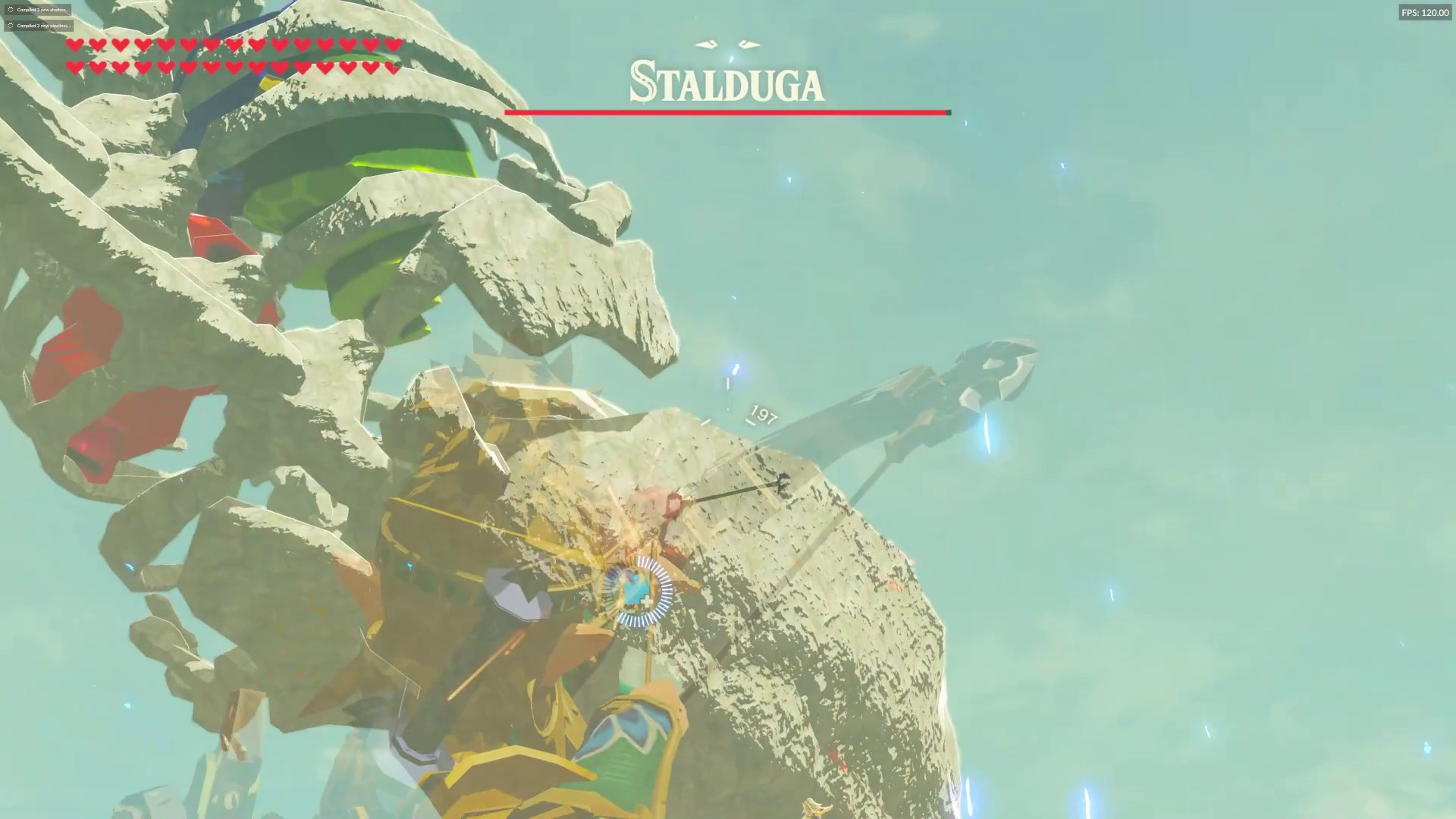The height and width of the screenshot is (819, 1456).
Task: Click the last heart in the bottom heart row
Action: pos(393,67)
